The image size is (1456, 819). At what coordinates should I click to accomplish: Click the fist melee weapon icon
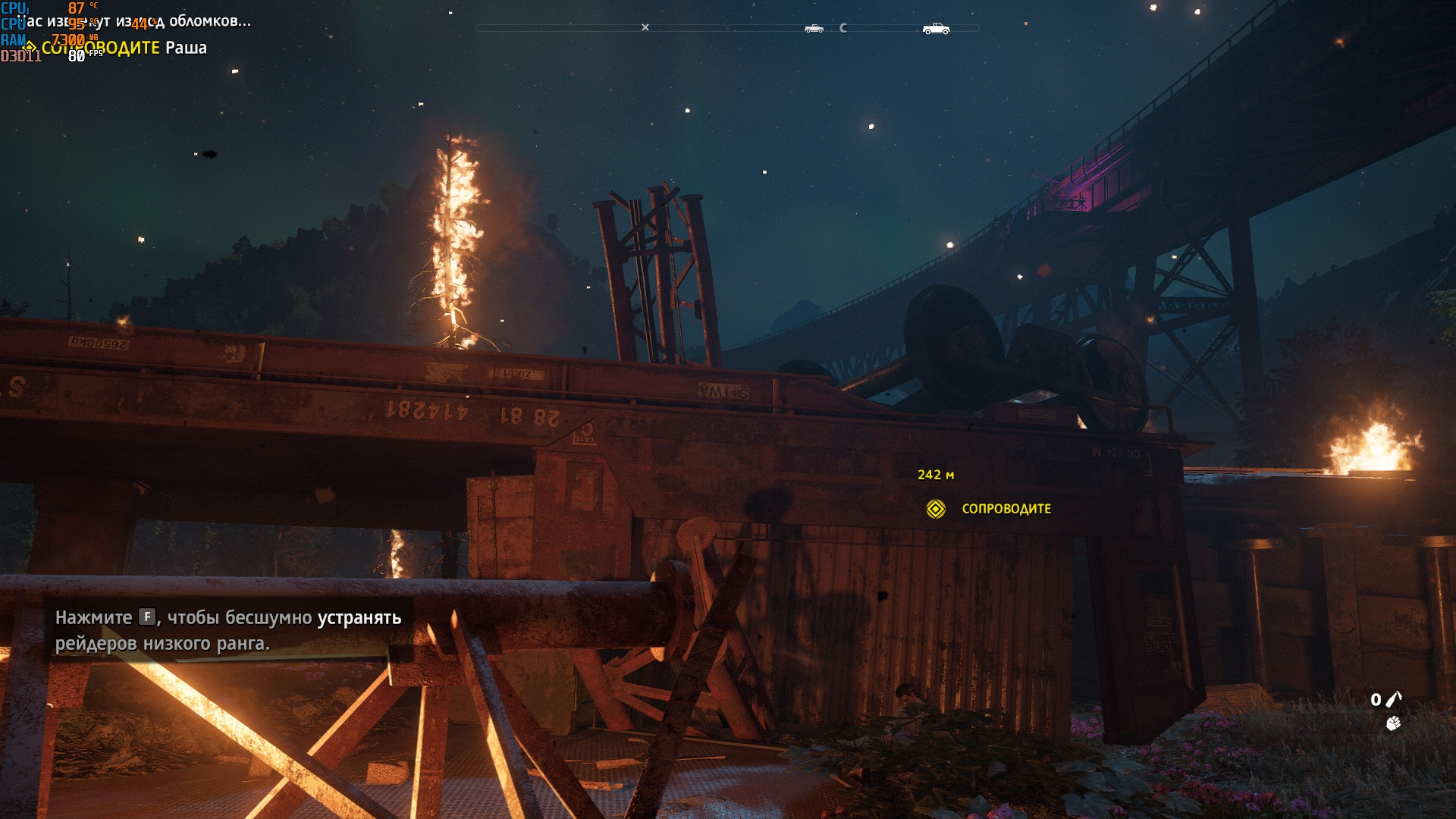coord(1393,724)
